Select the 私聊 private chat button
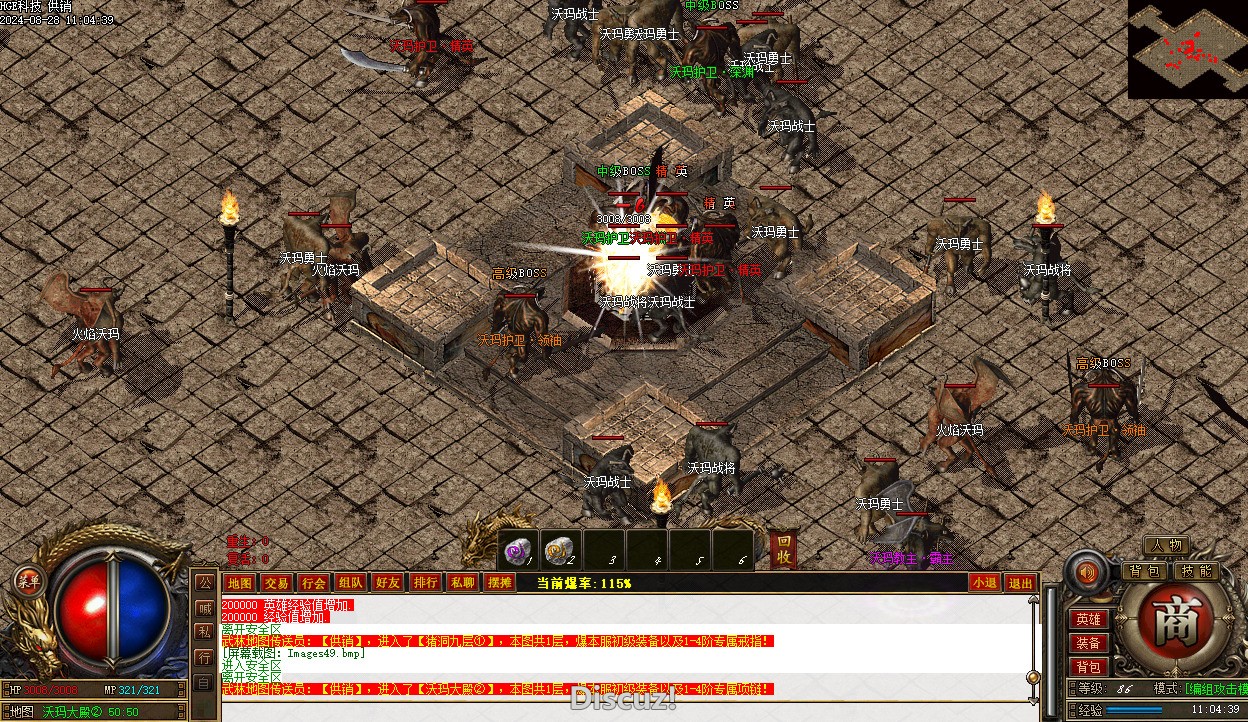This screenshot has width=1248, height=722. pyautogui.click(x=462, y=583)
